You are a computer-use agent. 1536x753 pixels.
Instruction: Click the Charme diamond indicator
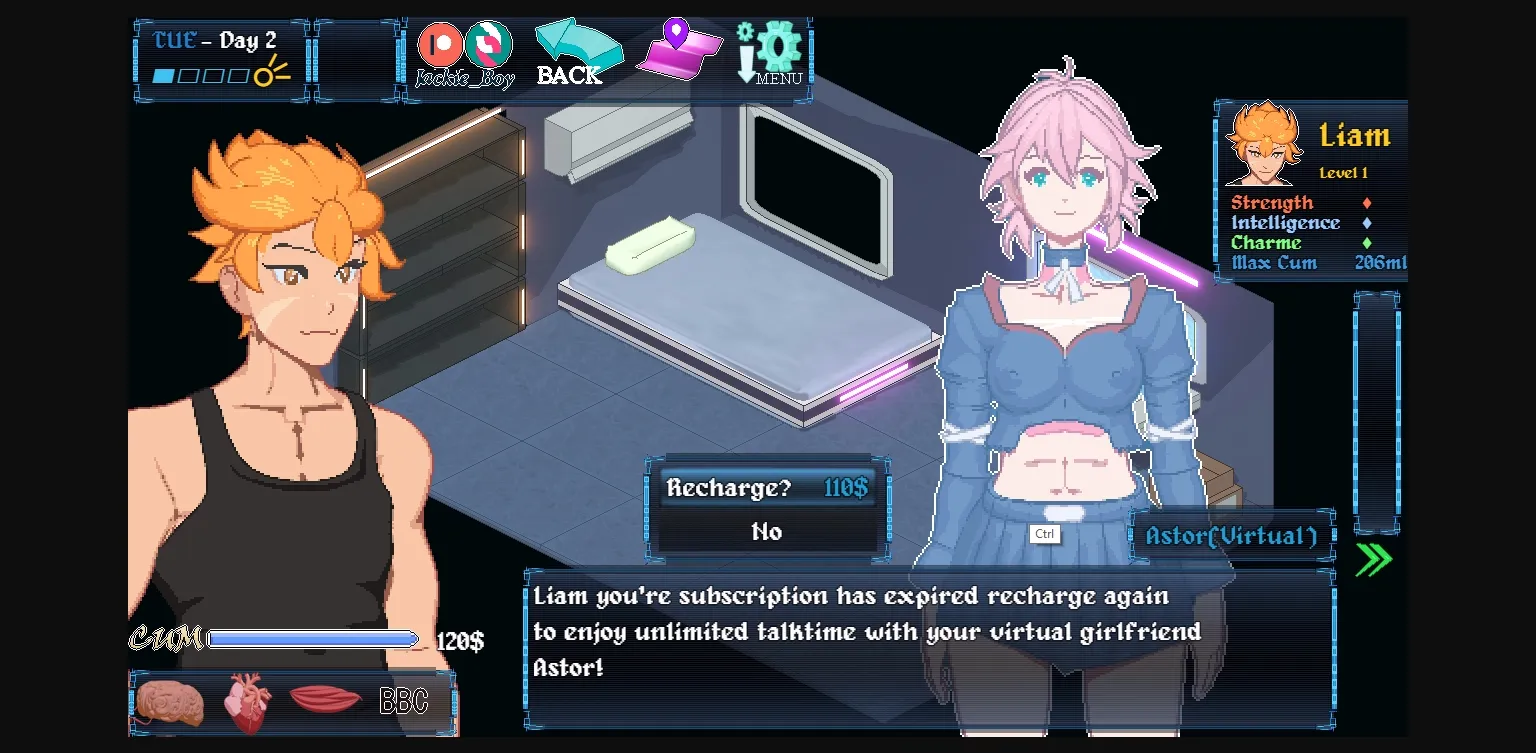1366,243
